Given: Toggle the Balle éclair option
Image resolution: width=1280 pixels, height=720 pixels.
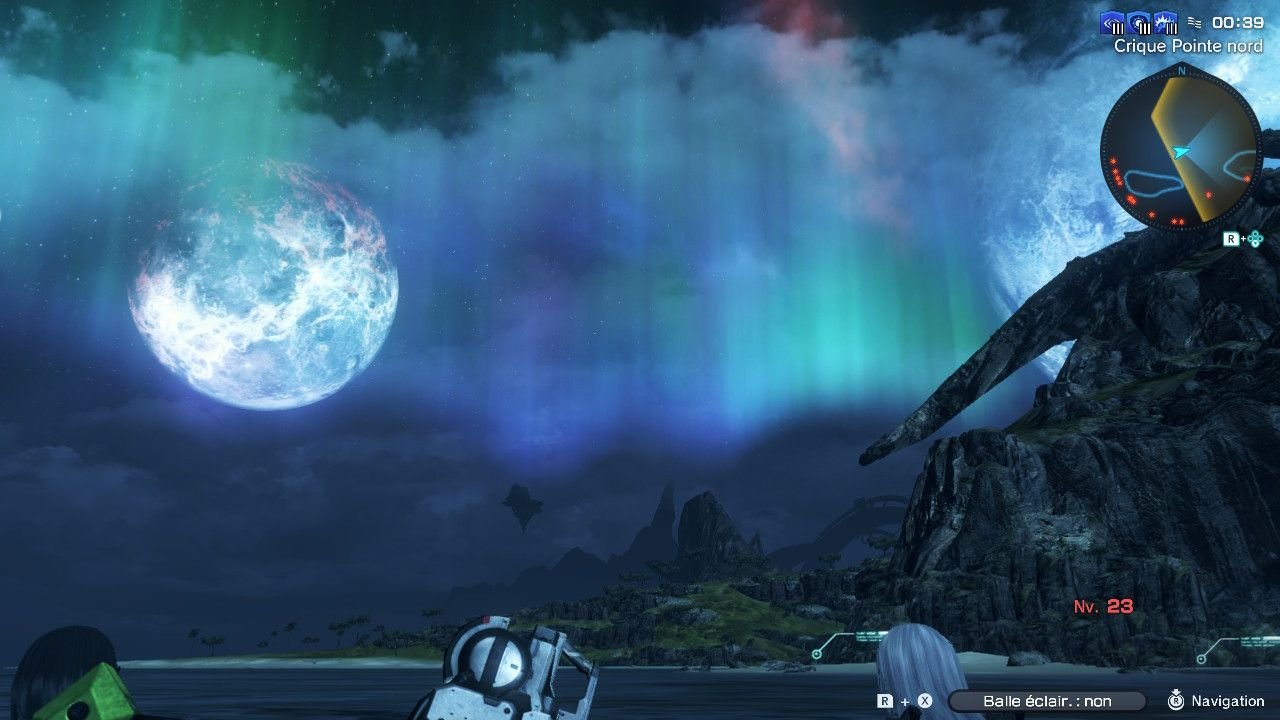Looking at the screenshot, I should tap(1046, 701).
